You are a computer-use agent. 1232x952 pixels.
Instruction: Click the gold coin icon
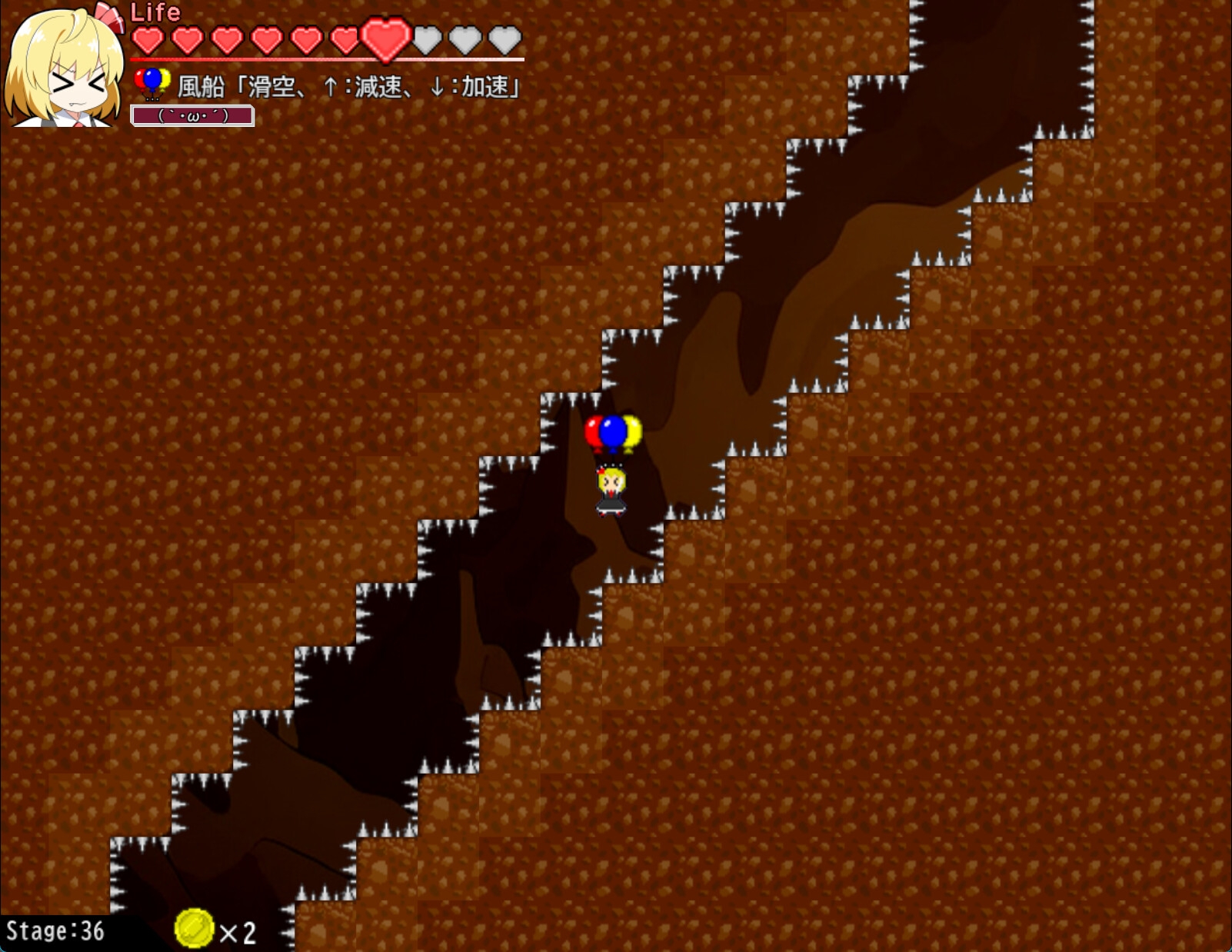tap(194, 928)
